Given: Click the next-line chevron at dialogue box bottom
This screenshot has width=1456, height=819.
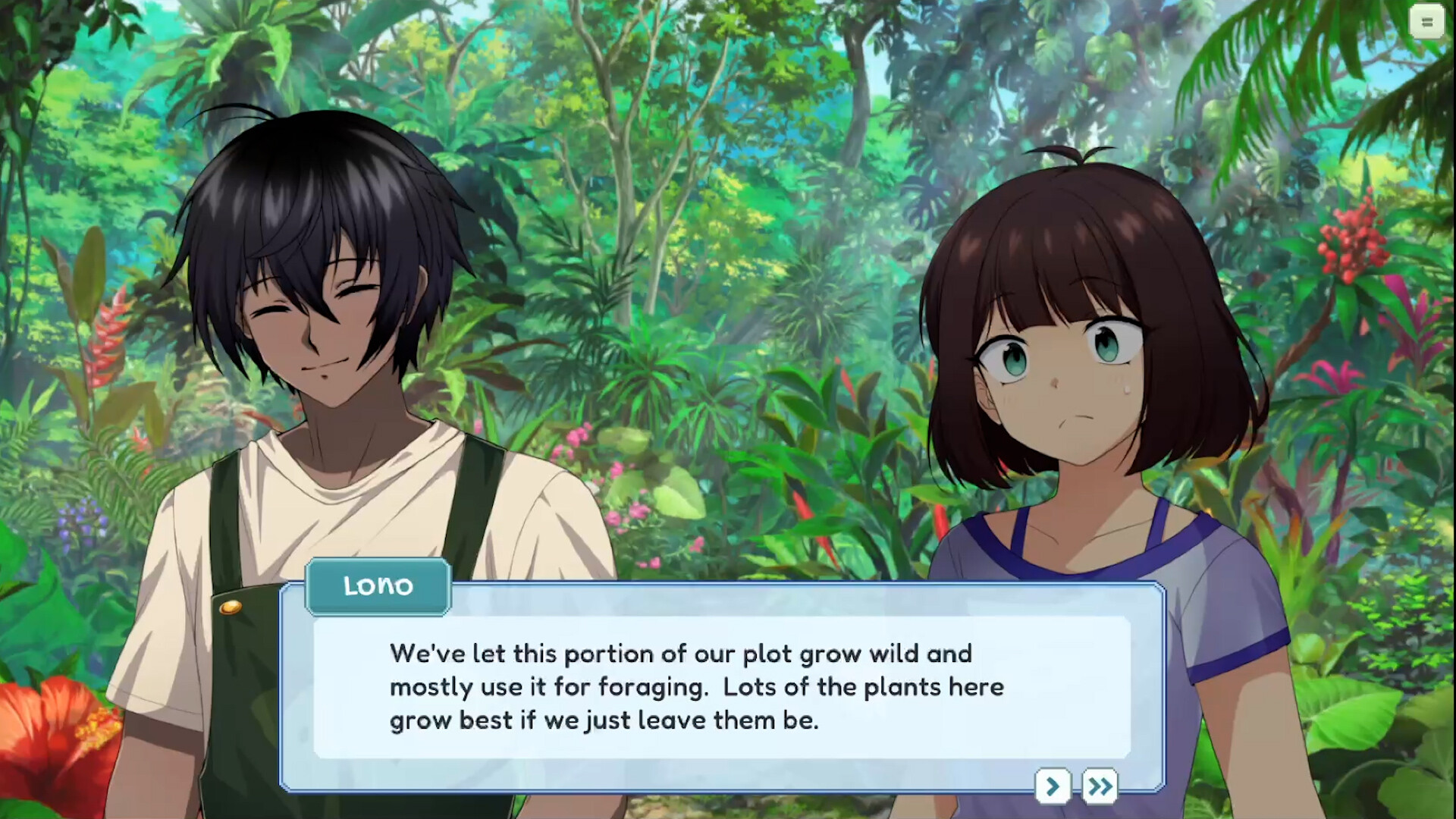Looking at the screenshot, I should pyautogui.click(x=1053, y=786).
